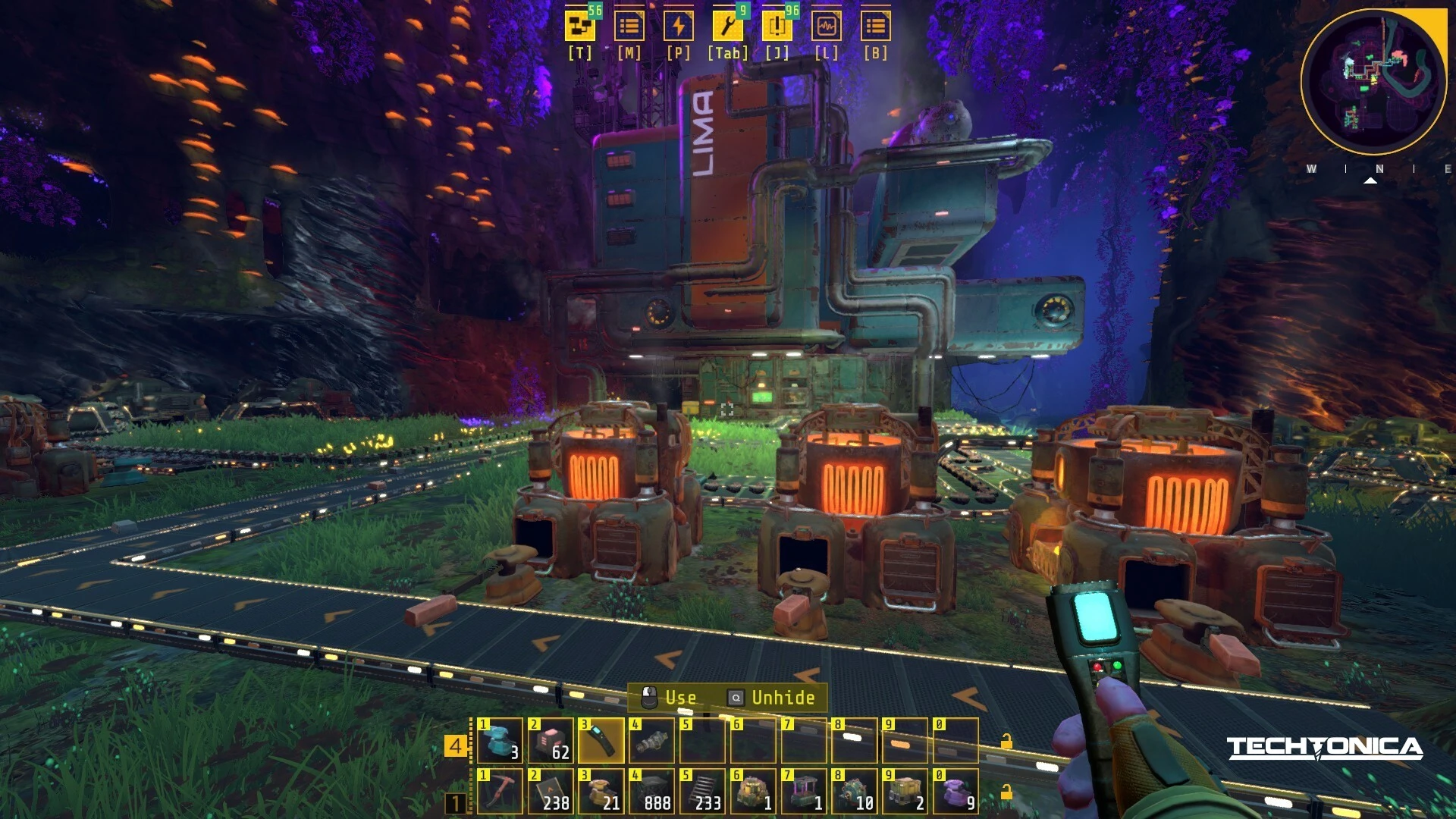
Task: Select the highlighted scanner tool slot
Action: 601,741
